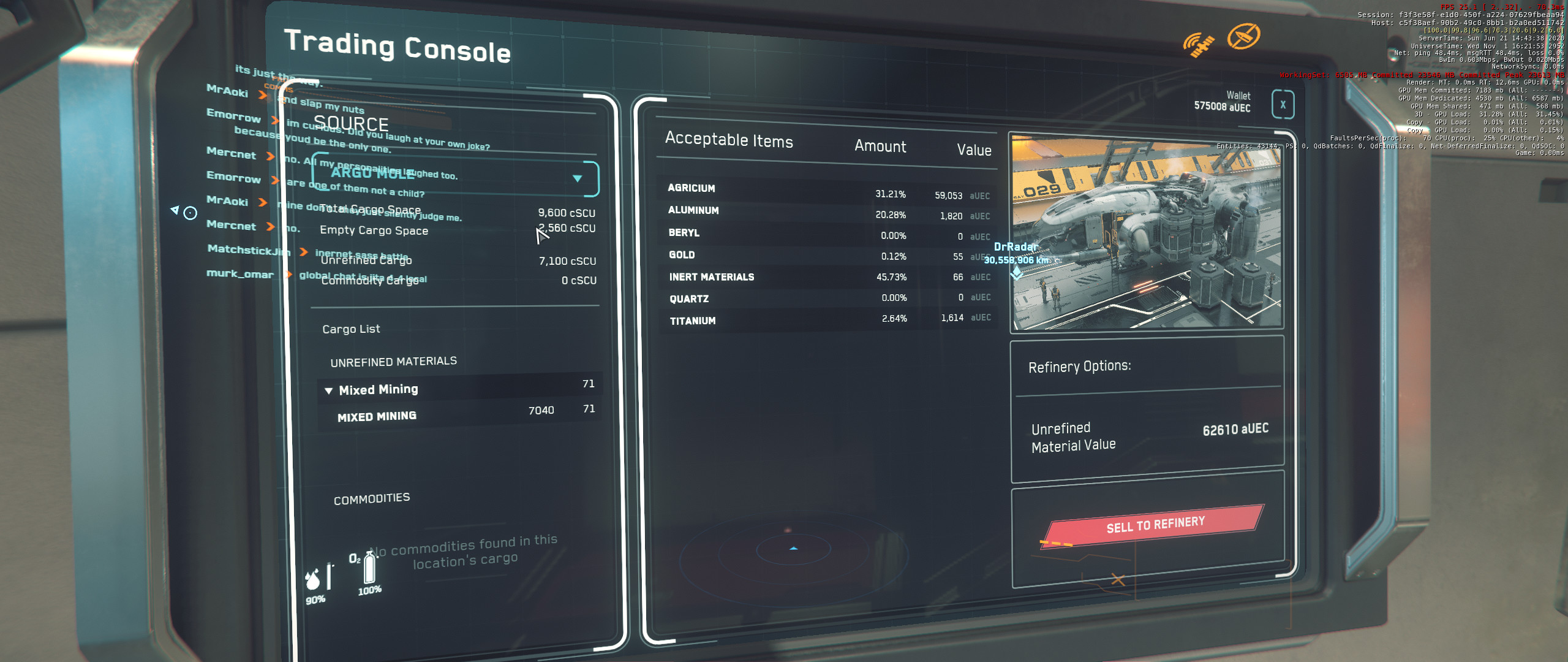The height and width of the screenshot is (662, 1568).
Task: Select the Beryl item row
Action: pos(827,234)
